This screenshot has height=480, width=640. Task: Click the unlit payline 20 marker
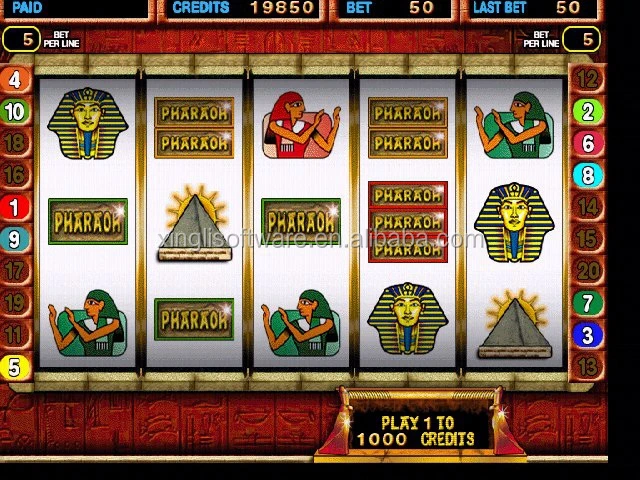[x=588, y=271]
